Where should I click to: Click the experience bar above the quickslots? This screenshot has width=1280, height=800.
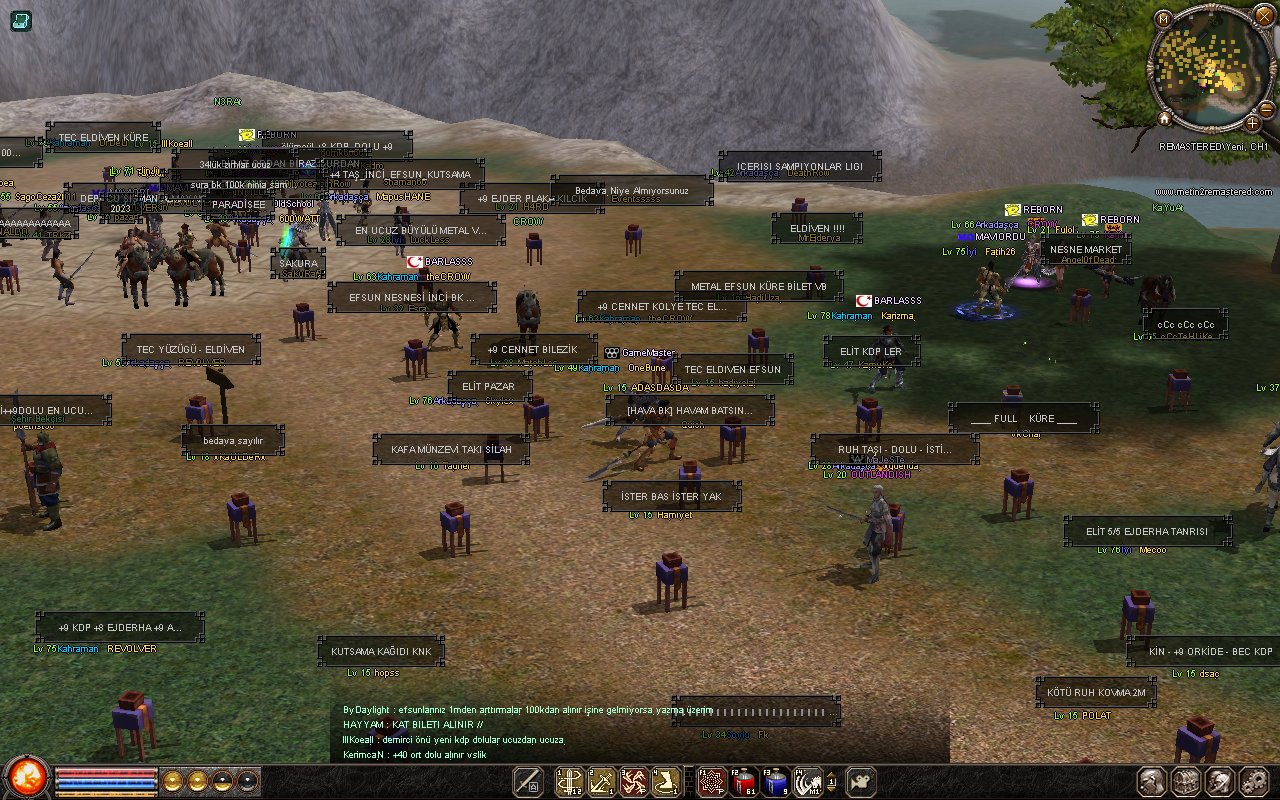click(x=105, y=793)
